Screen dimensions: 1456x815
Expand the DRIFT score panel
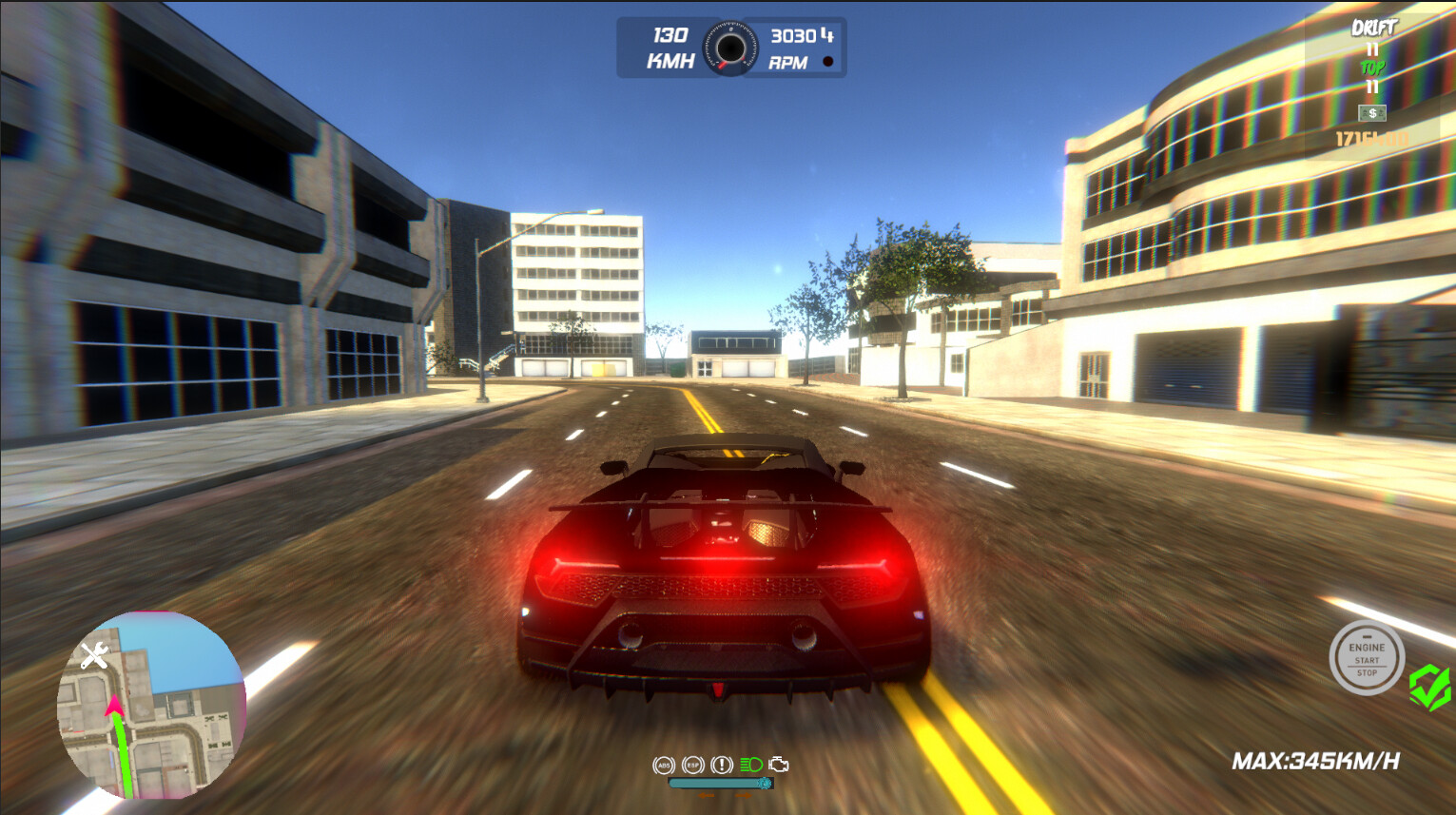point(1372,27)
